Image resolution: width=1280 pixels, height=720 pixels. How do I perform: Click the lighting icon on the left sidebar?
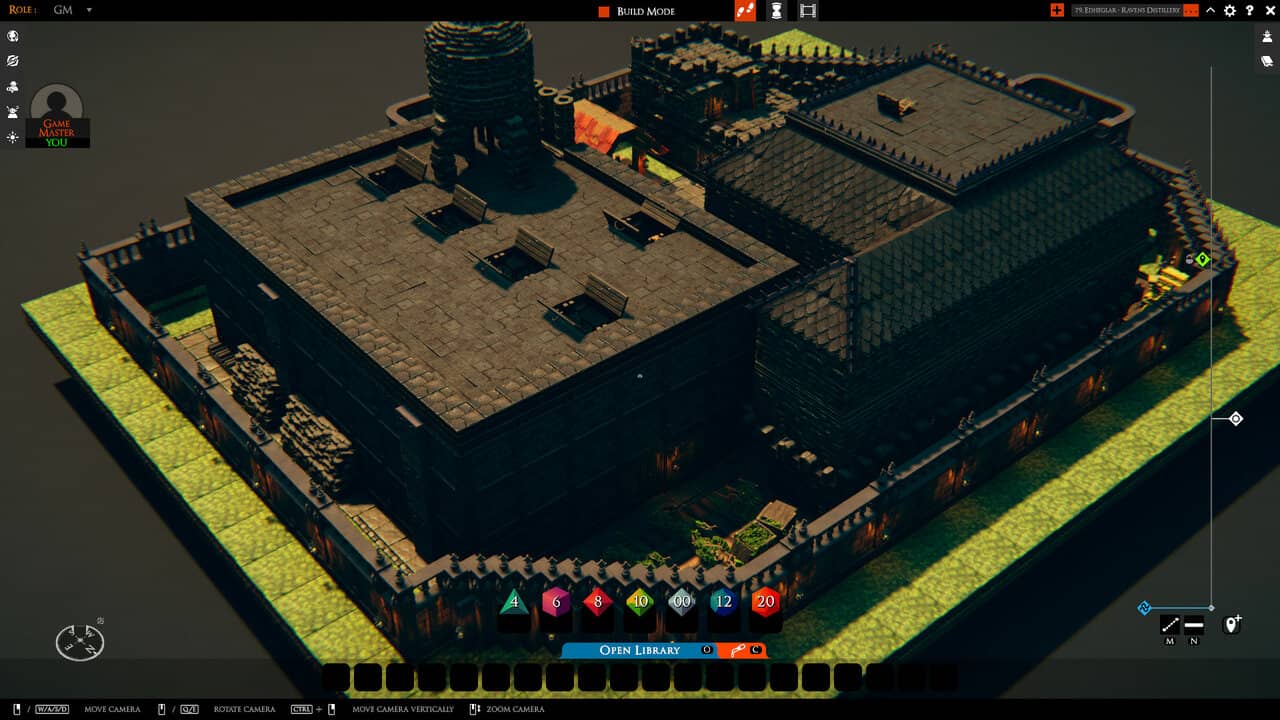pos(13,138)
